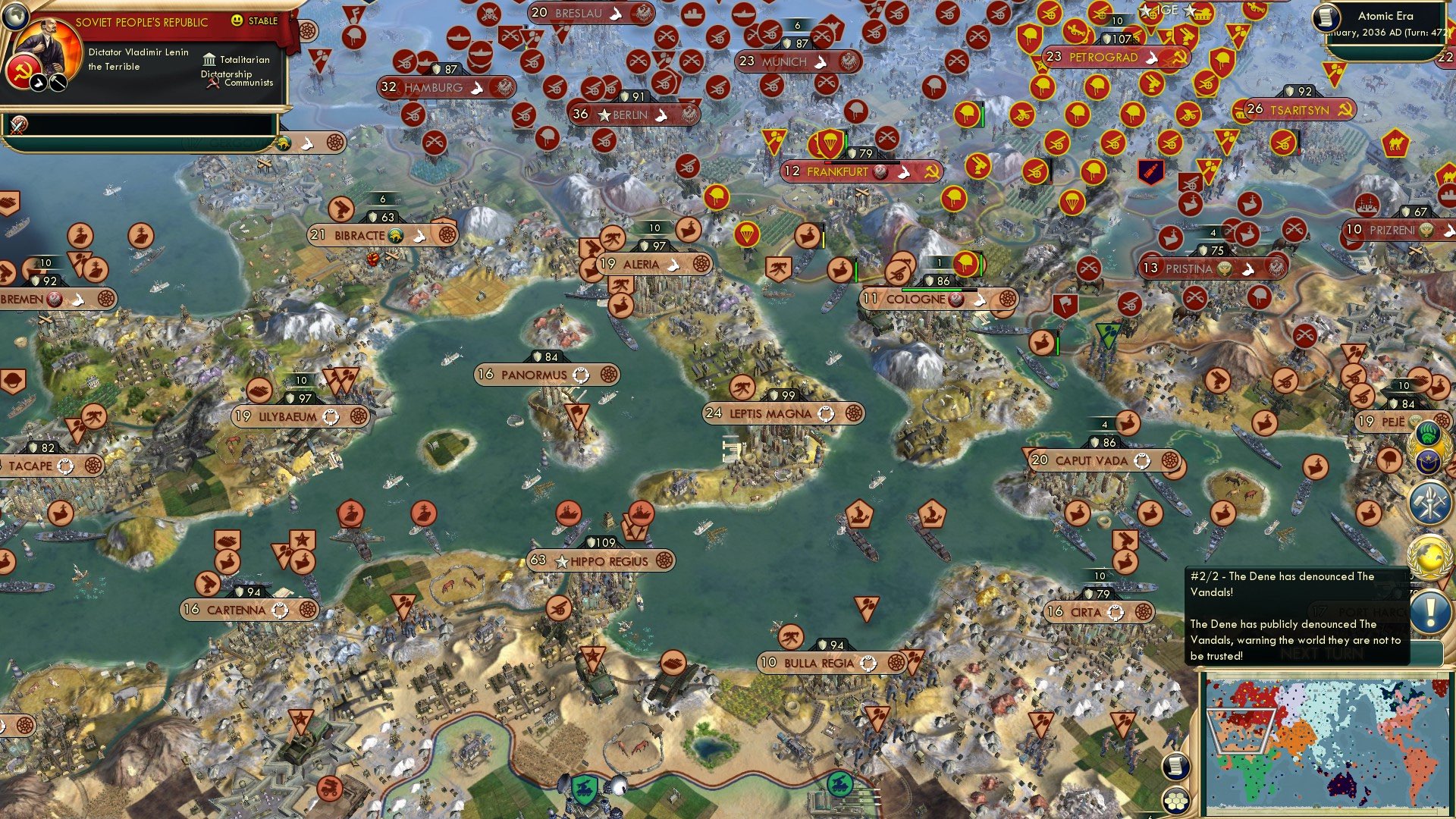The width and height of the screenshot is (1456, 819).
Task: Click the Totalitarian government pillar icon
Action: (209, 59)
